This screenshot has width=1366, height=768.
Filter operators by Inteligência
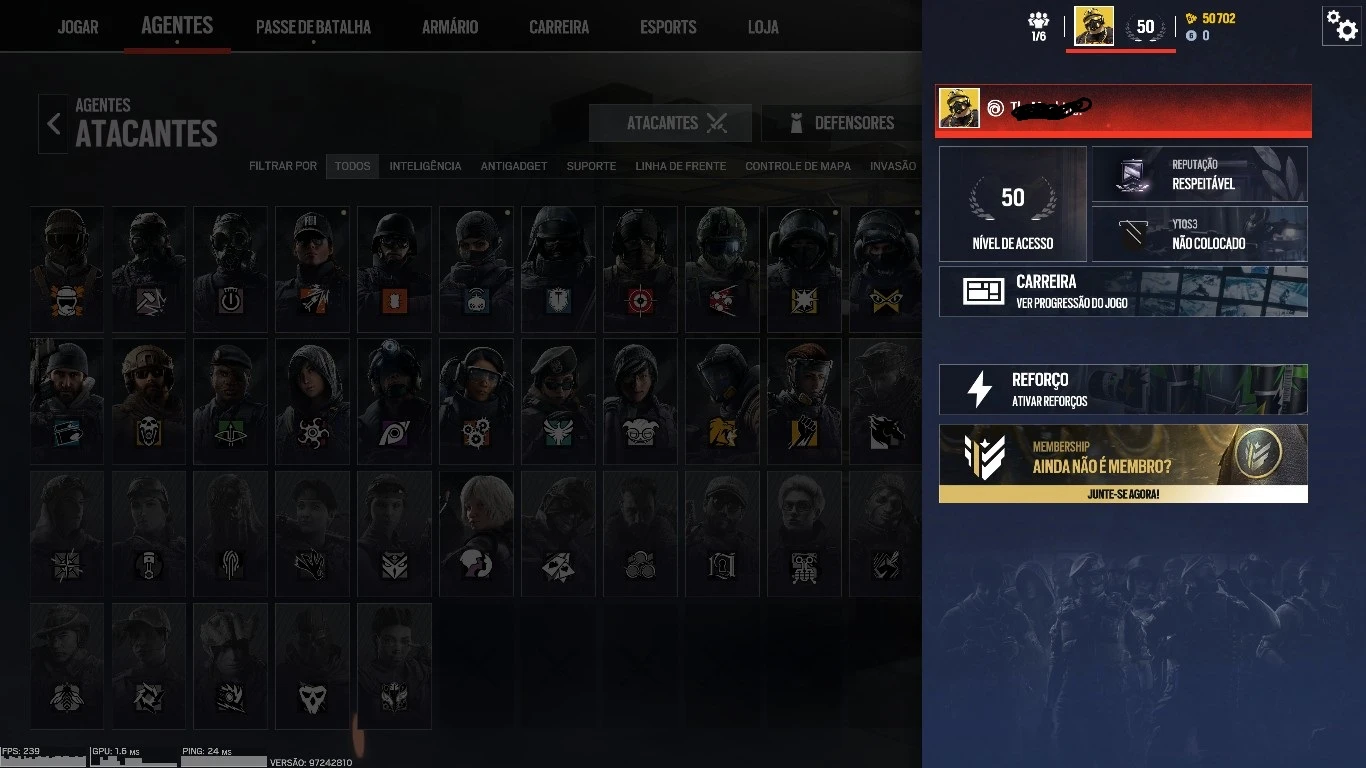[x=425, y=166]
